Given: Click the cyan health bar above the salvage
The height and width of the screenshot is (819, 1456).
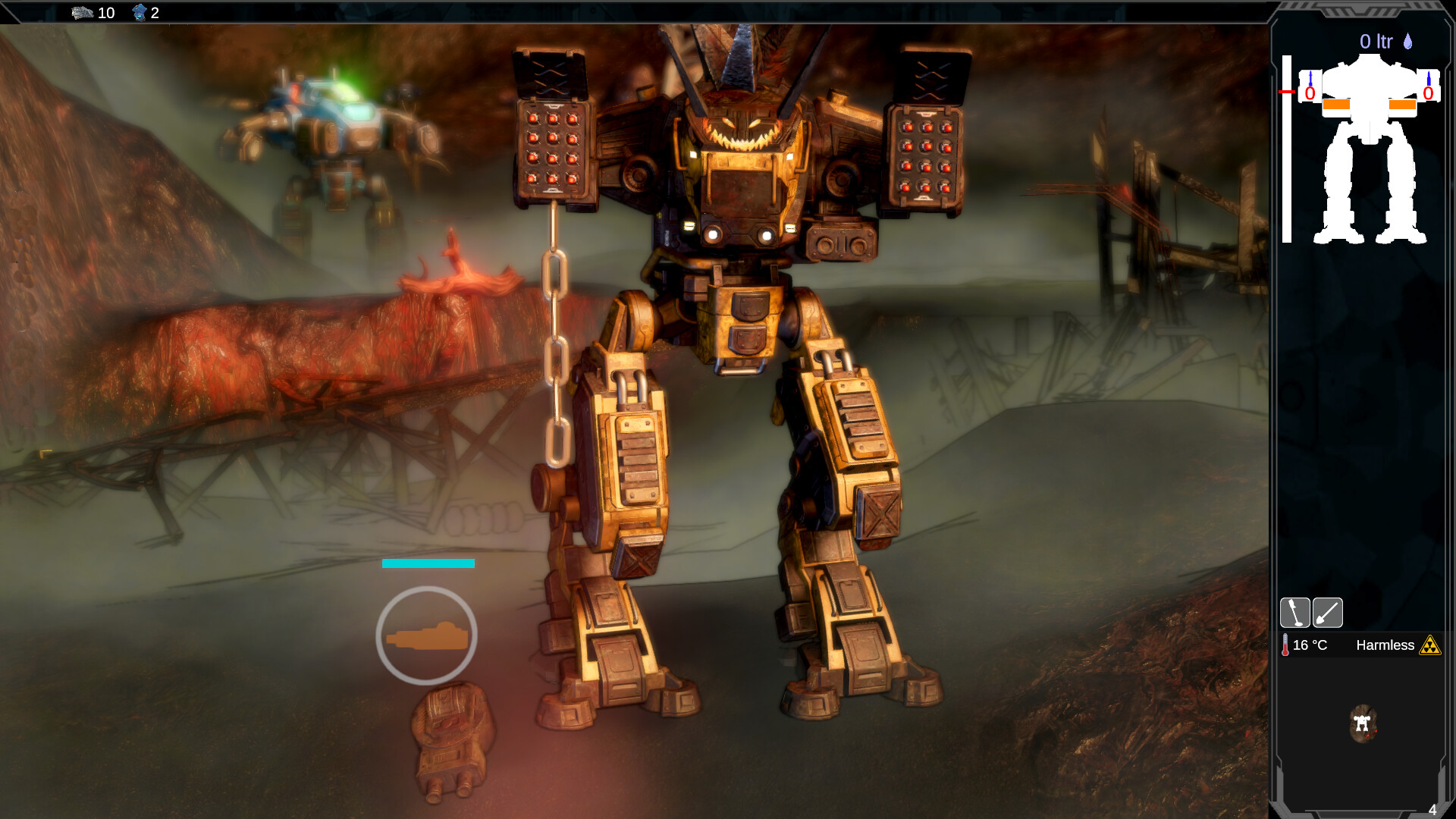Looking at the screenshot, I should pyautogui.click(x=428, y=563).
